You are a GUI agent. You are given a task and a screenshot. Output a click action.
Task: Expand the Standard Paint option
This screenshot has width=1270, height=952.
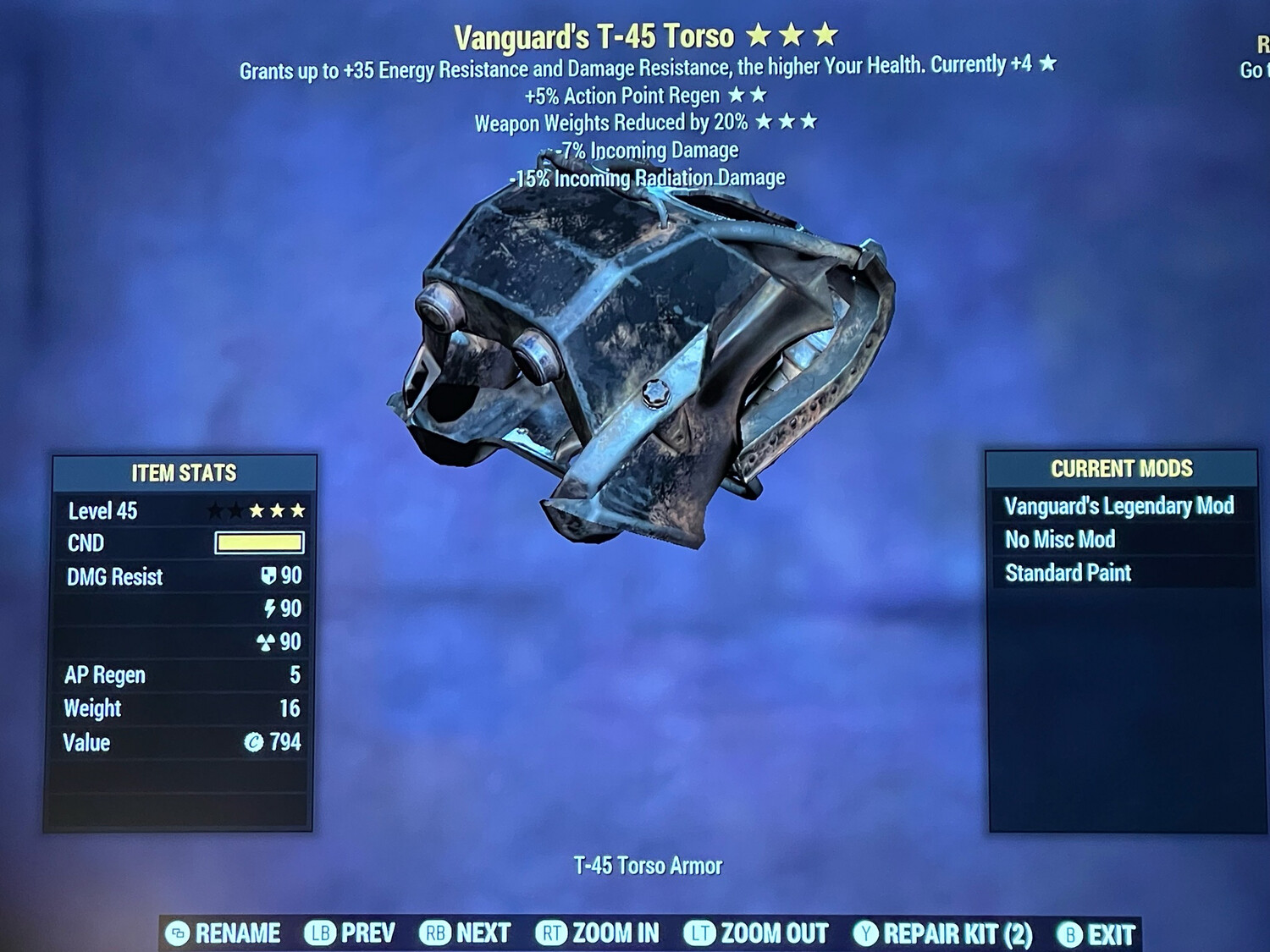click(1067, 573)
